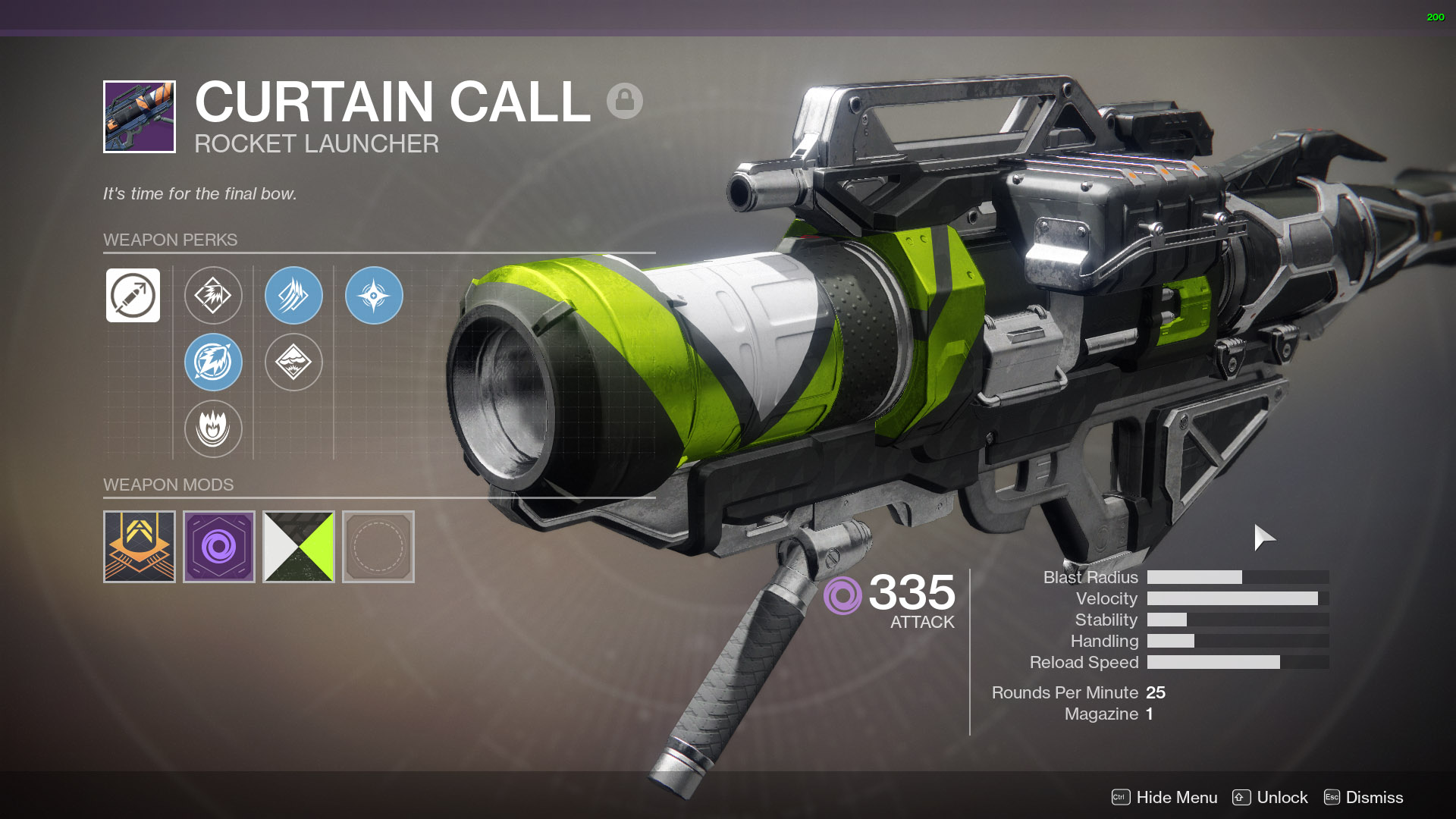Toggle the lock icon beside Curtain Call
Screen dimensions: 1456x819
point(624,101)
